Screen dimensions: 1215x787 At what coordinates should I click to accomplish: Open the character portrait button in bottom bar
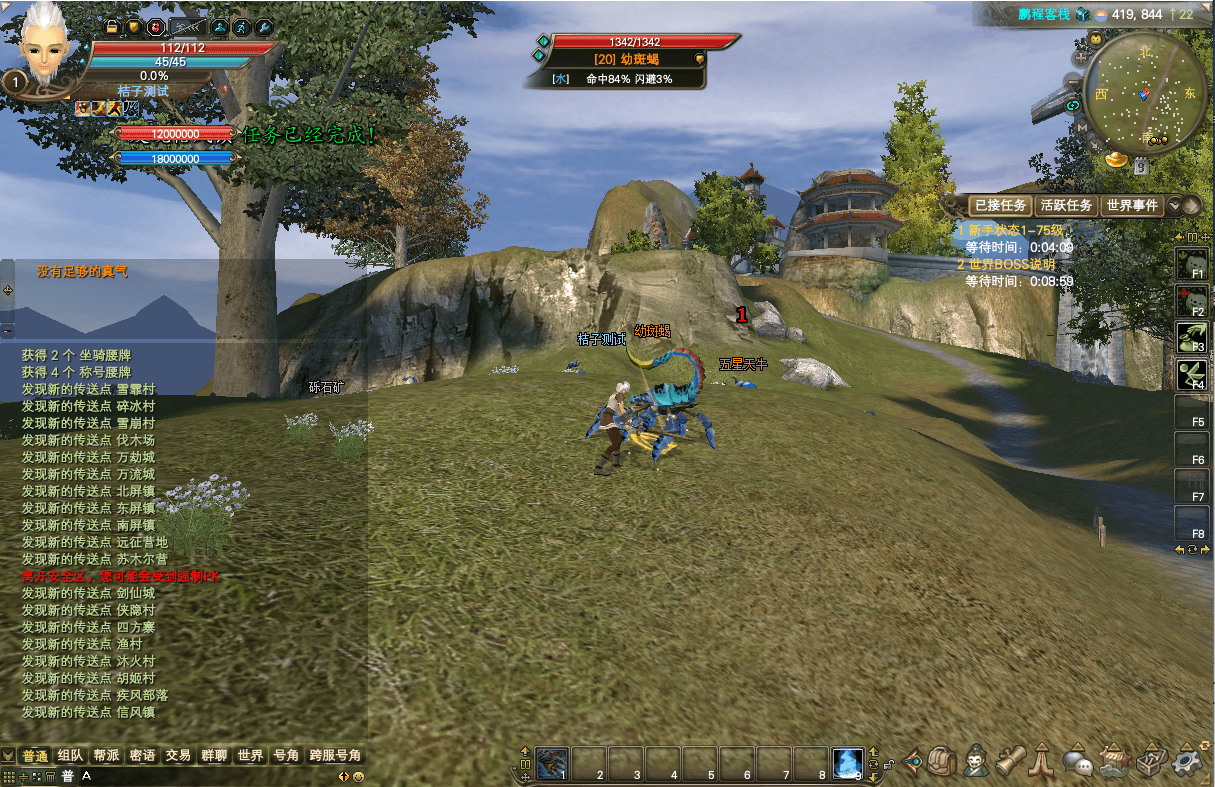(x=977, y=762)
